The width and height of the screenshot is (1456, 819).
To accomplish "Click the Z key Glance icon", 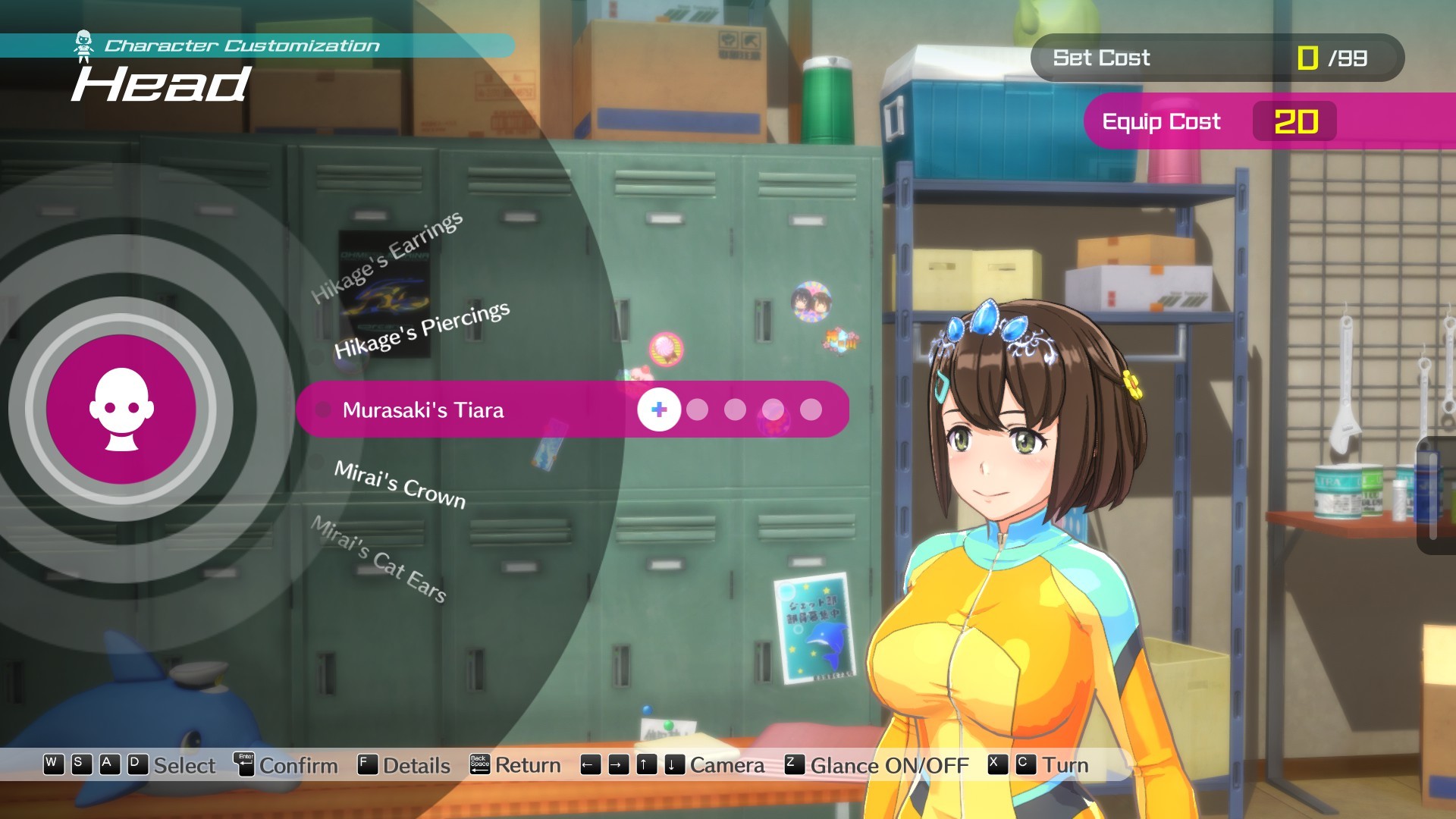I will 794,766.
